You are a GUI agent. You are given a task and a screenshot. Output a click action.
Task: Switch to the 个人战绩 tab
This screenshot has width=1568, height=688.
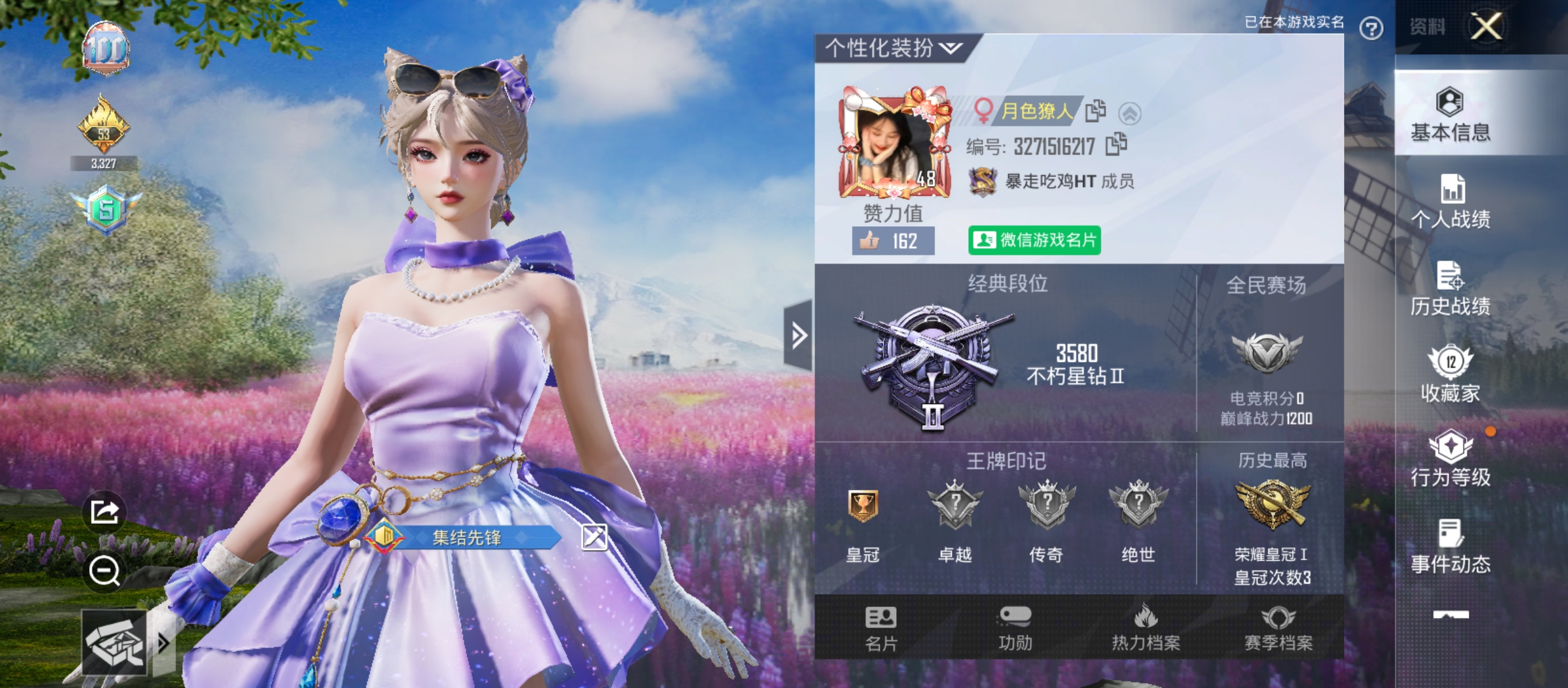1450,201
